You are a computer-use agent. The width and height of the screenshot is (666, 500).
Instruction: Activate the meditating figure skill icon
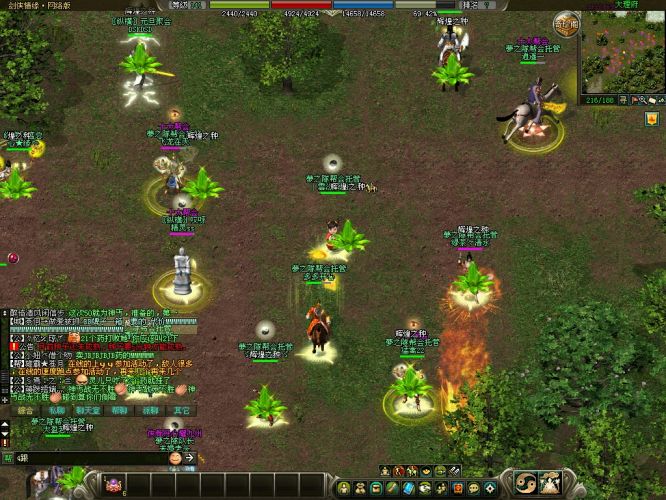551,483
